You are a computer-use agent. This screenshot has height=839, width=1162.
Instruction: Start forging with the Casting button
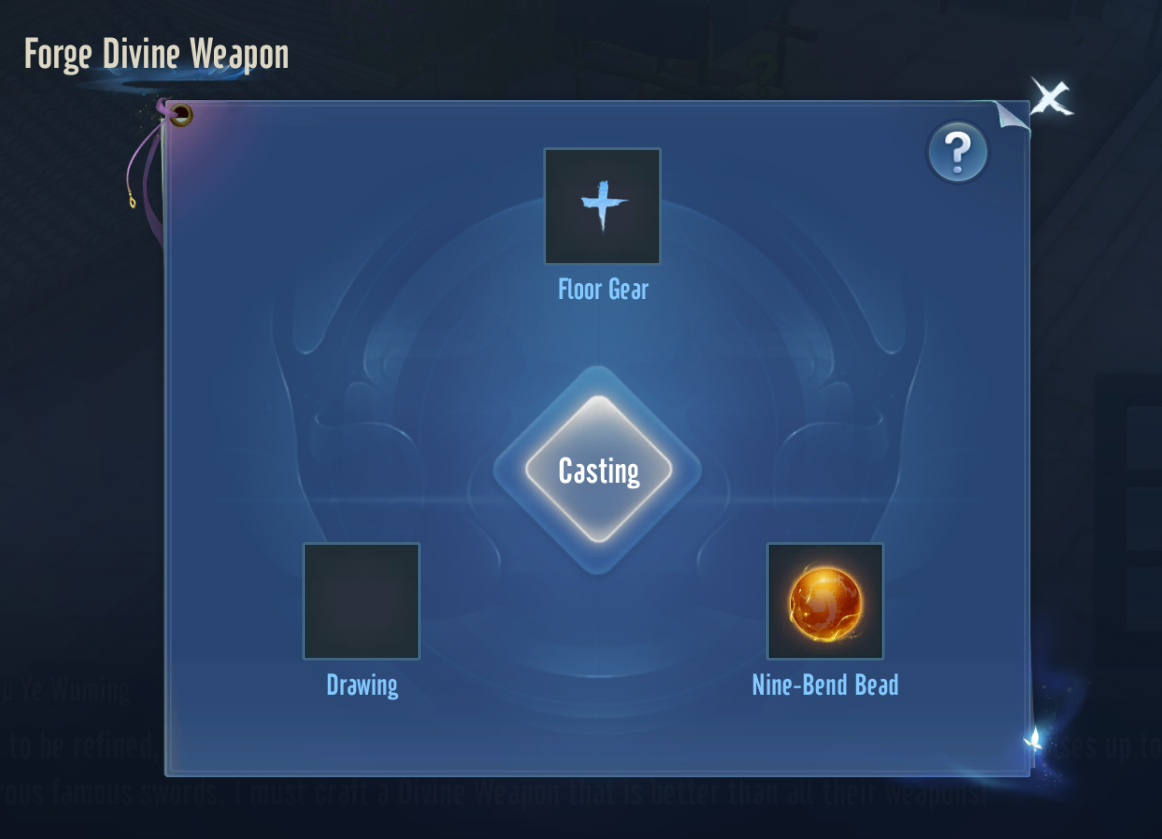pos(598,470)
